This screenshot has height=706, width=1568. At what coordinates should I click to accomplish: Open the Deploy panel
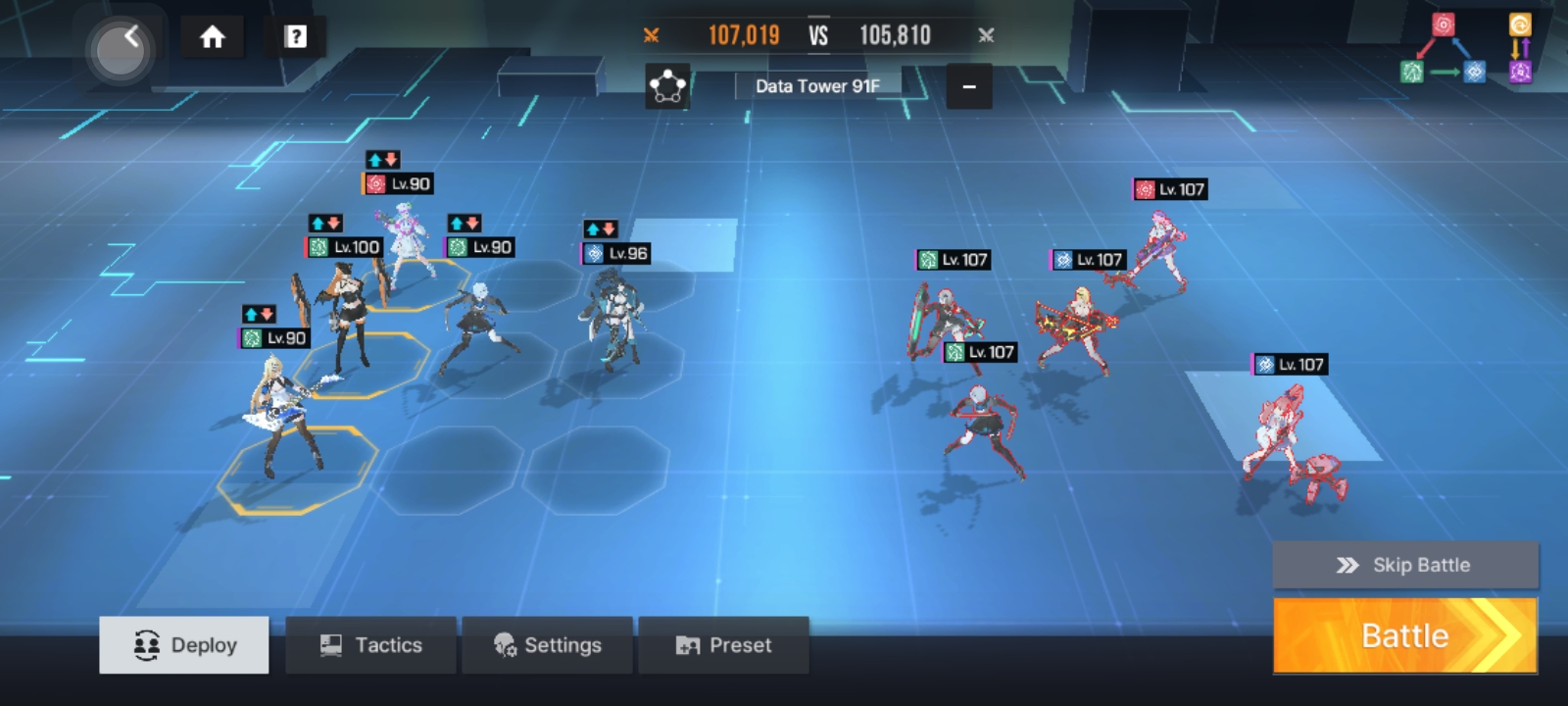coord(184,645)
